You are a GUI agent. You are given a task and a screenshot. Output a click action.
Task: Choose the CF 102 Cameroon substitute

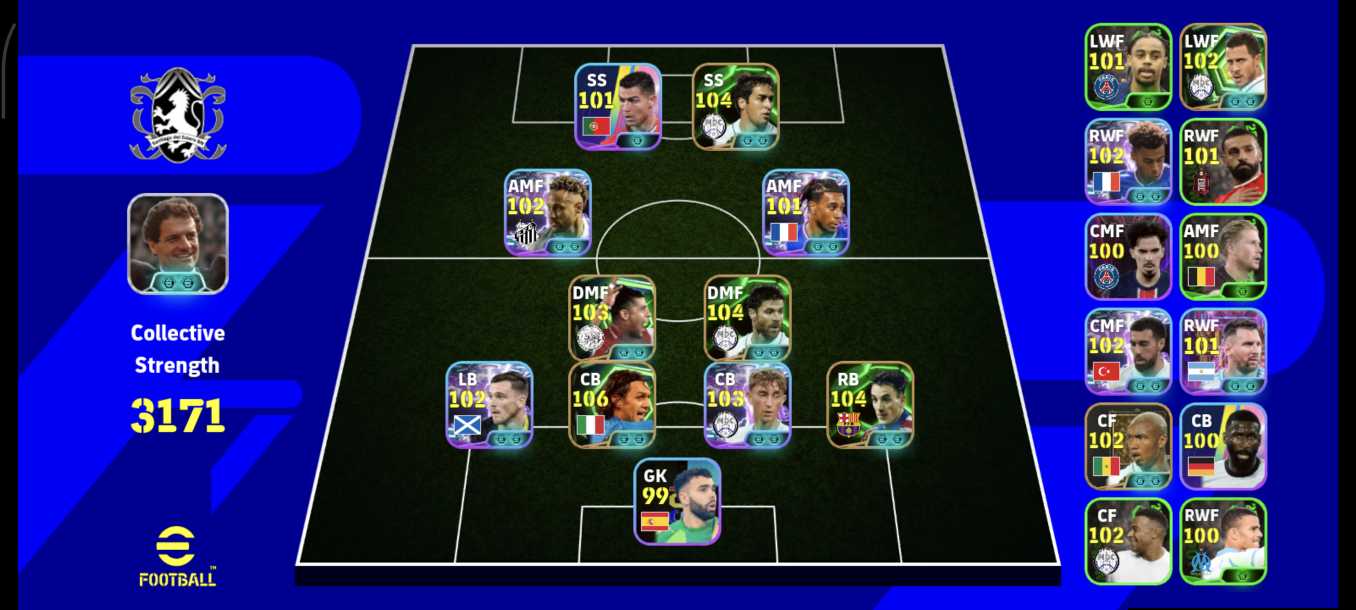pos(1128,446)
